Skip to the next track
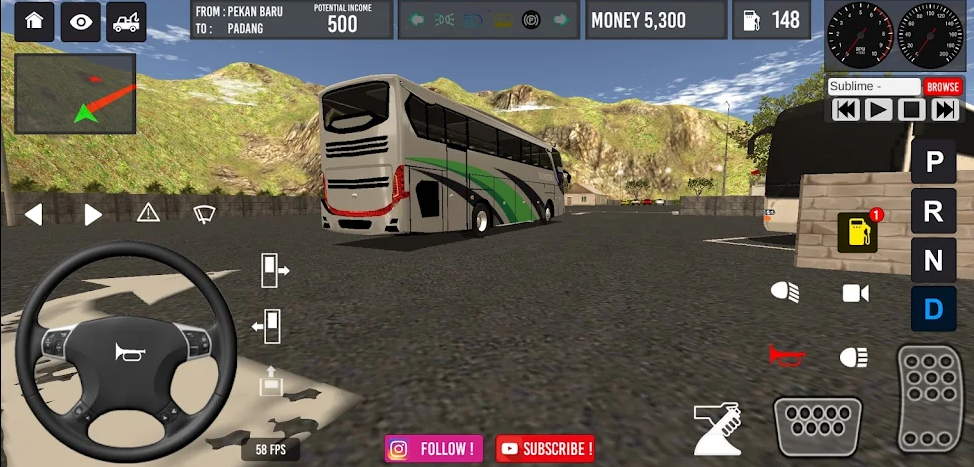Screen dimensions: 974x467 pyautogui.click(x=945, y=110)
